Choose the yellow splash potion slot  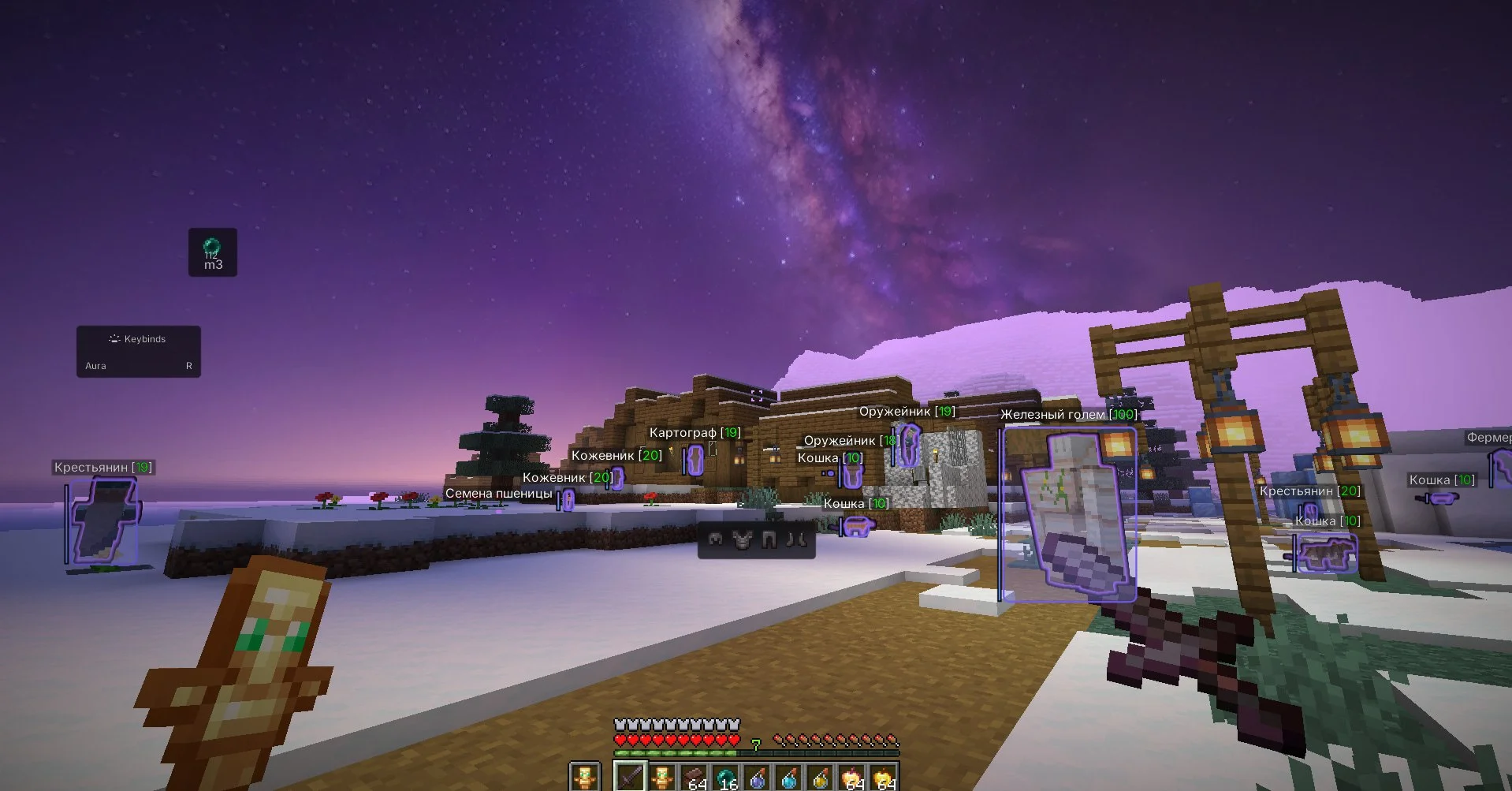pyautogui.click(x=821, y=777)
